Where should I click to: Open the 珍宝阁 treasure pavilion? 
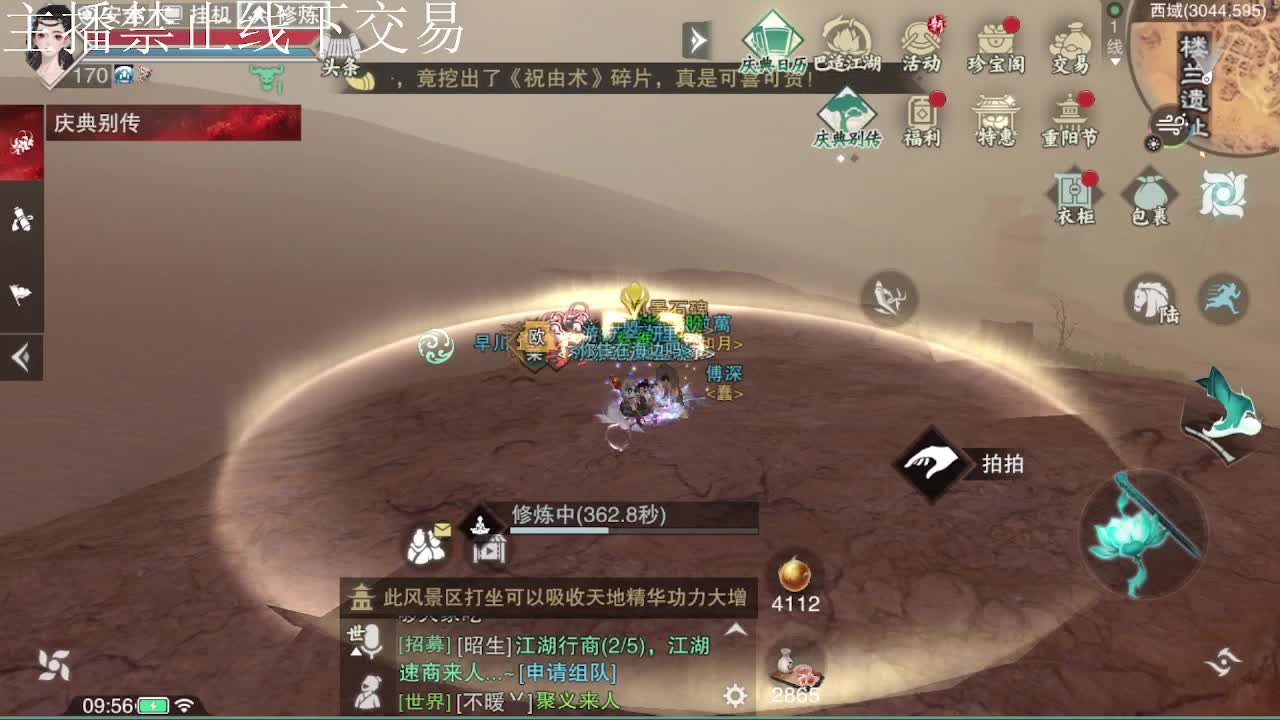[x=996, y=40]
